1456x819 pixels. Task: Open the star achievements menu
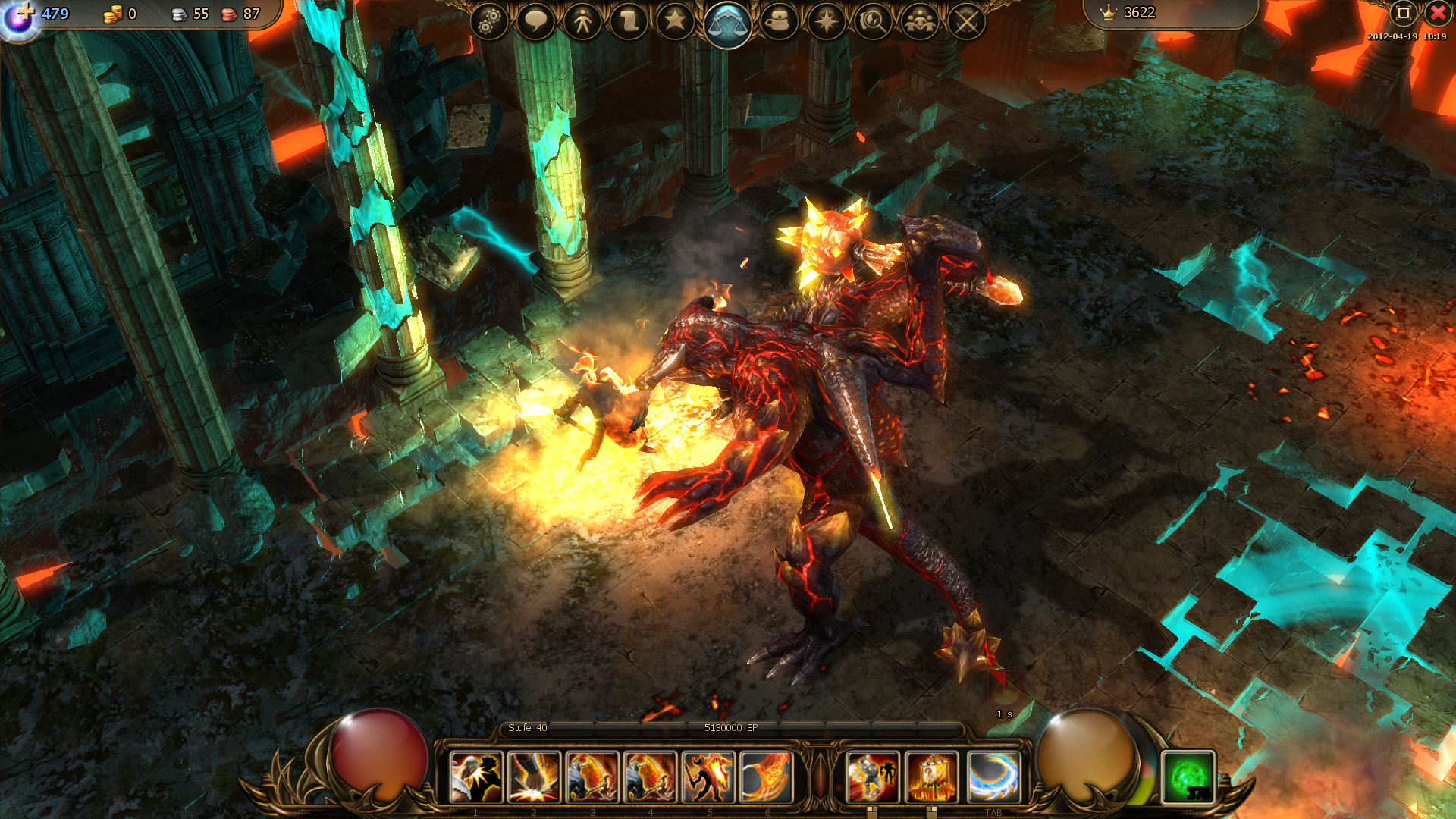point(675,21)
